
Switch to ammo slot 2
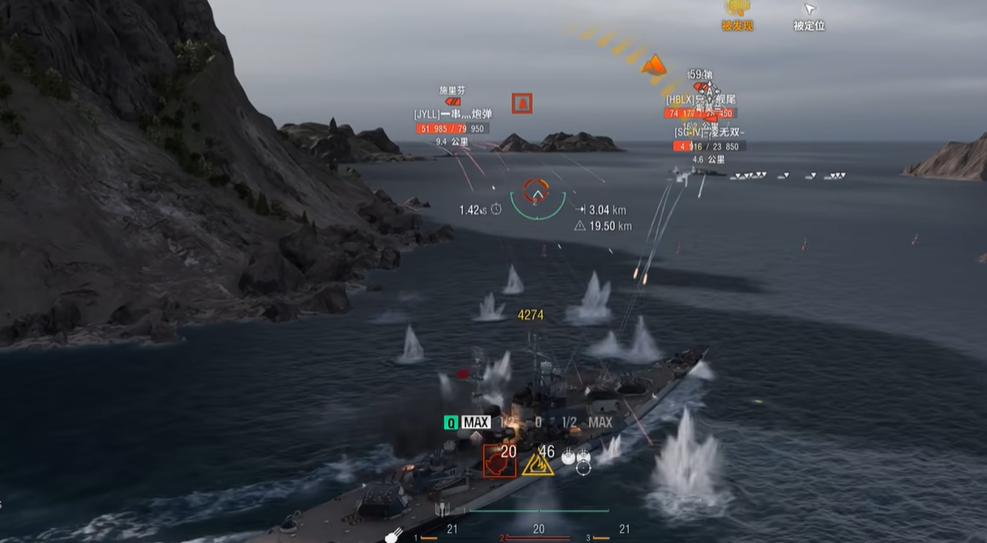538,530
